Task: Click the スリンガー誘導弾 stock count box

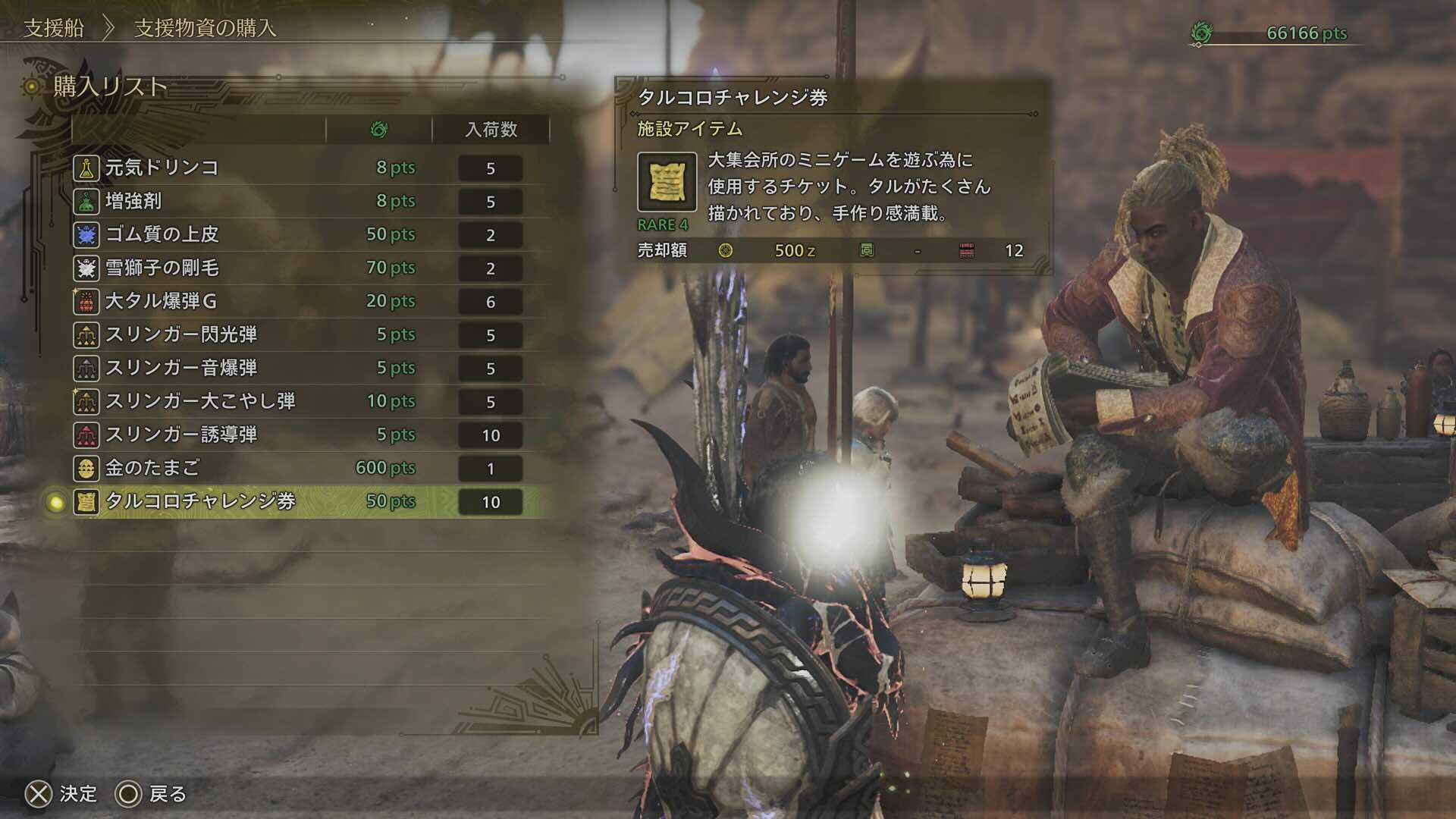Action: pyautogui.click(x=491, y=435)
